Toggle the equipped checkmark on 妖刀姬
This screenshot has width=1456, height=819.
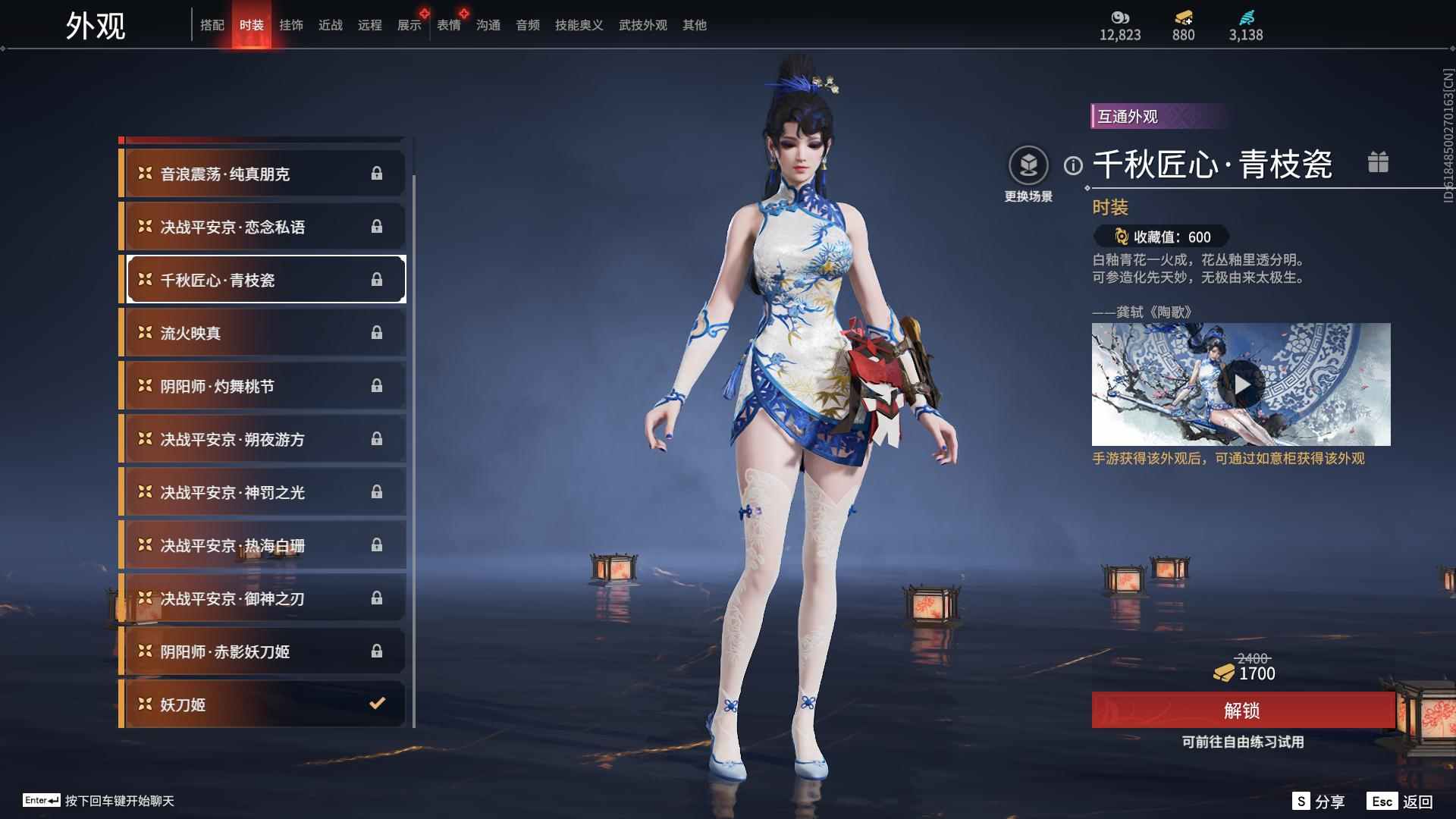point(377,704)
